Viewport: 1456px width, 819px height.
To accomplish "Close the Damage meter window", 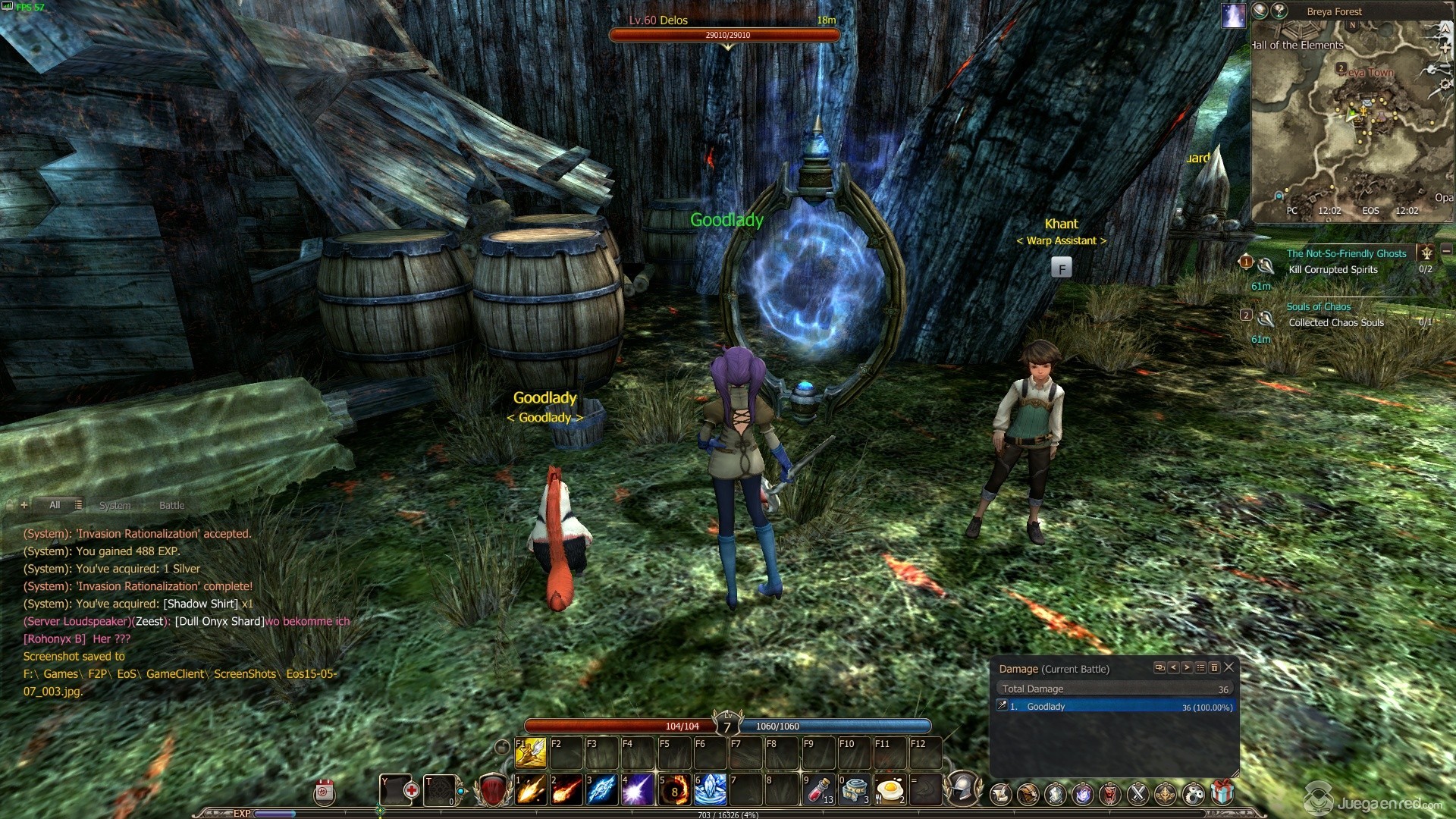I will (x=1229, y=667).
